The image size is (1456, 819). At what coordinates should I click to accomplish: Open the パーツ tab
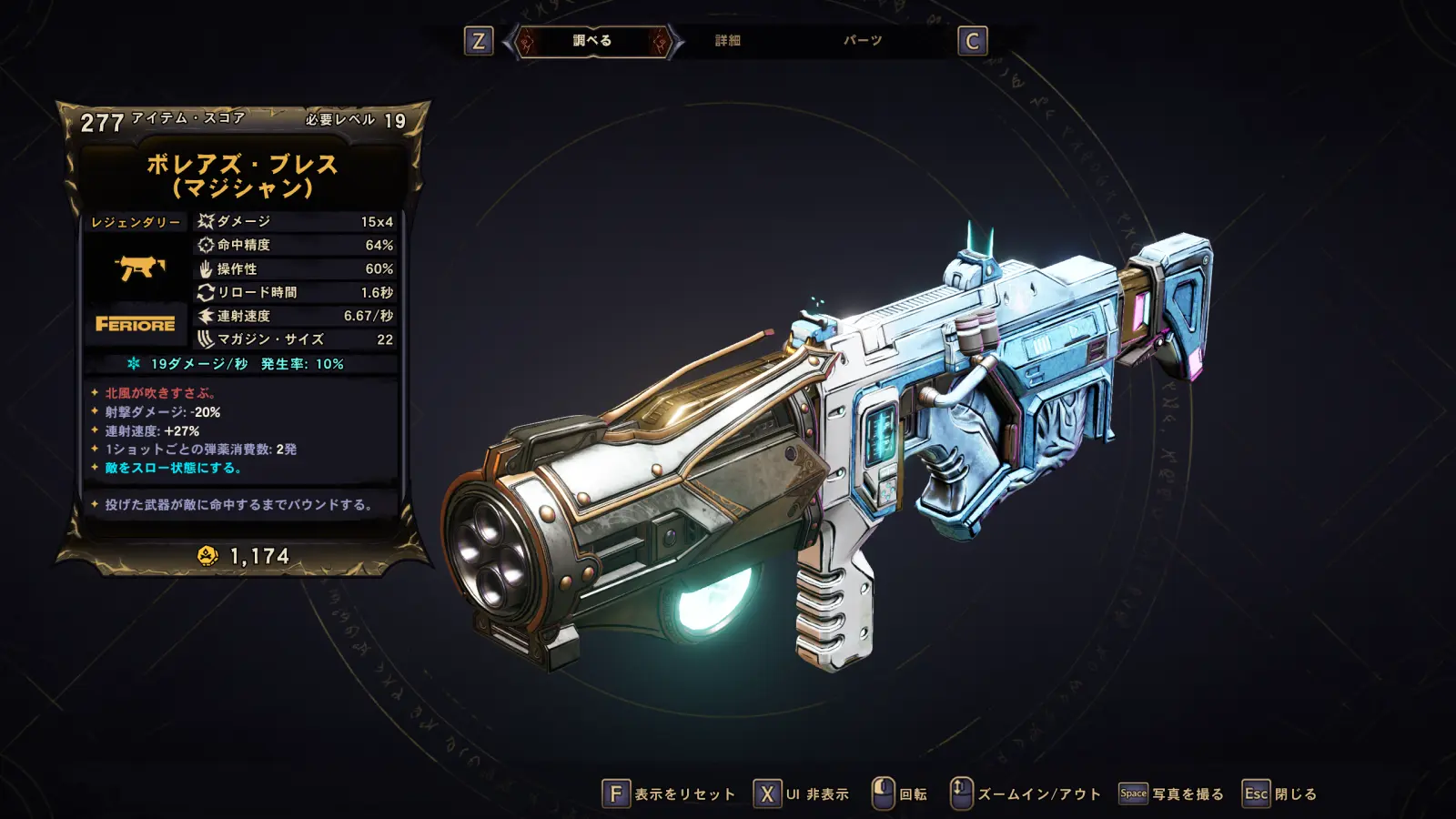click(862, 41)
